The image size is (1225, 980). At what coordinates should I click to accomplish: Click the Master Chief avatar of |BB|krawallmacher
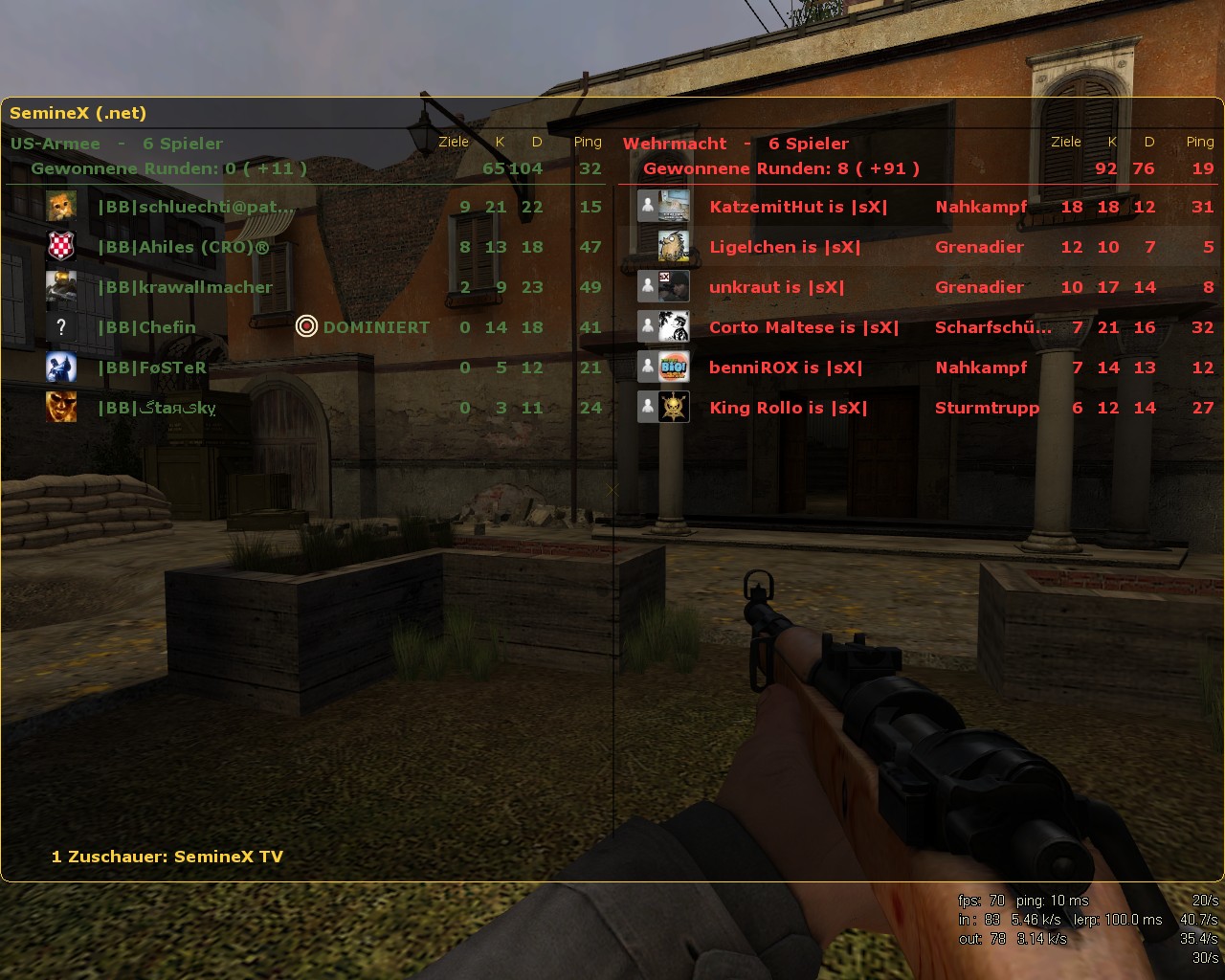(60, 286)
